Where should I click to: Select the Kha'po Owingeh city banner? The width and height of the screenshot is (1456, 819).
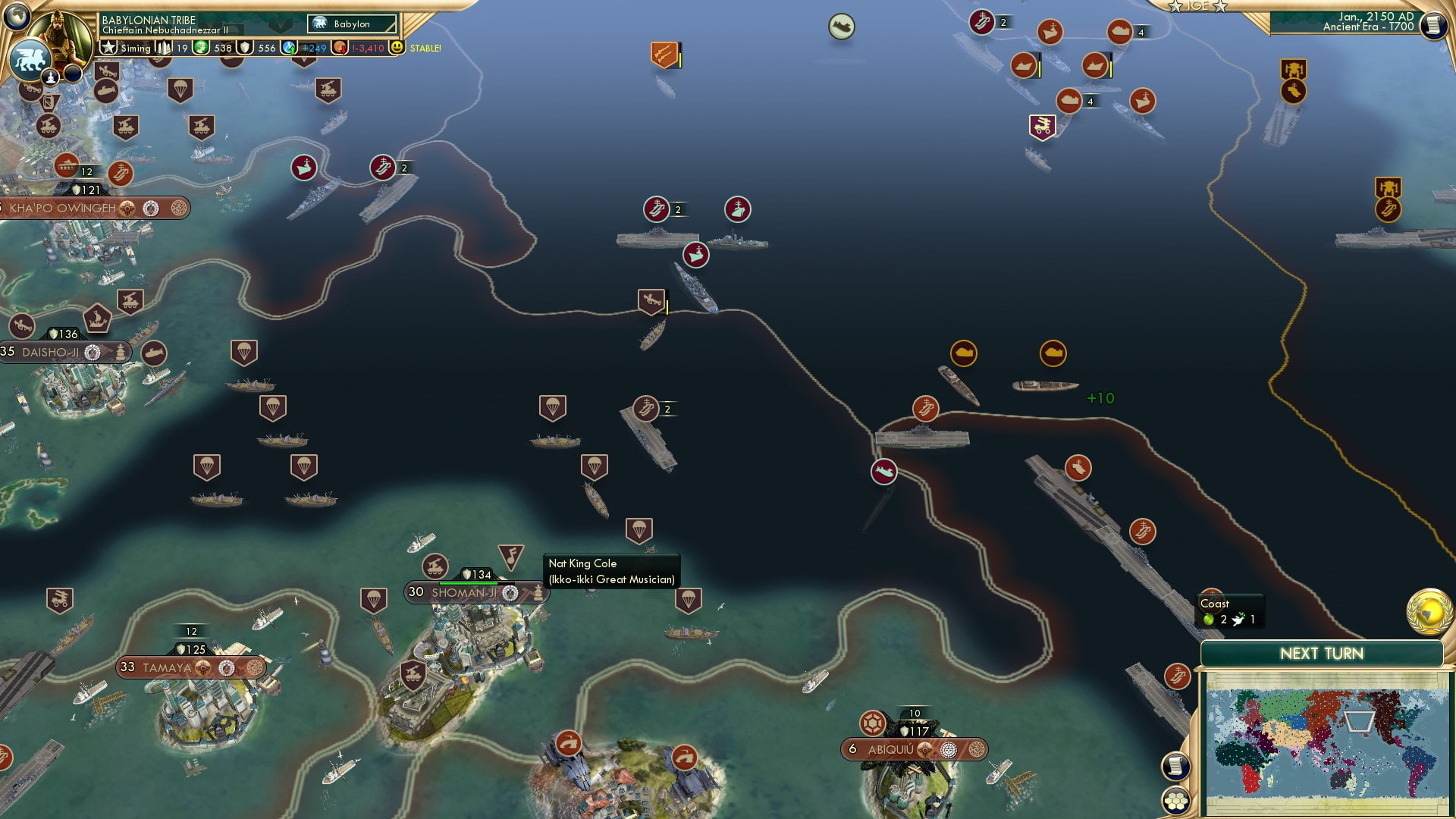click(63, 208)
